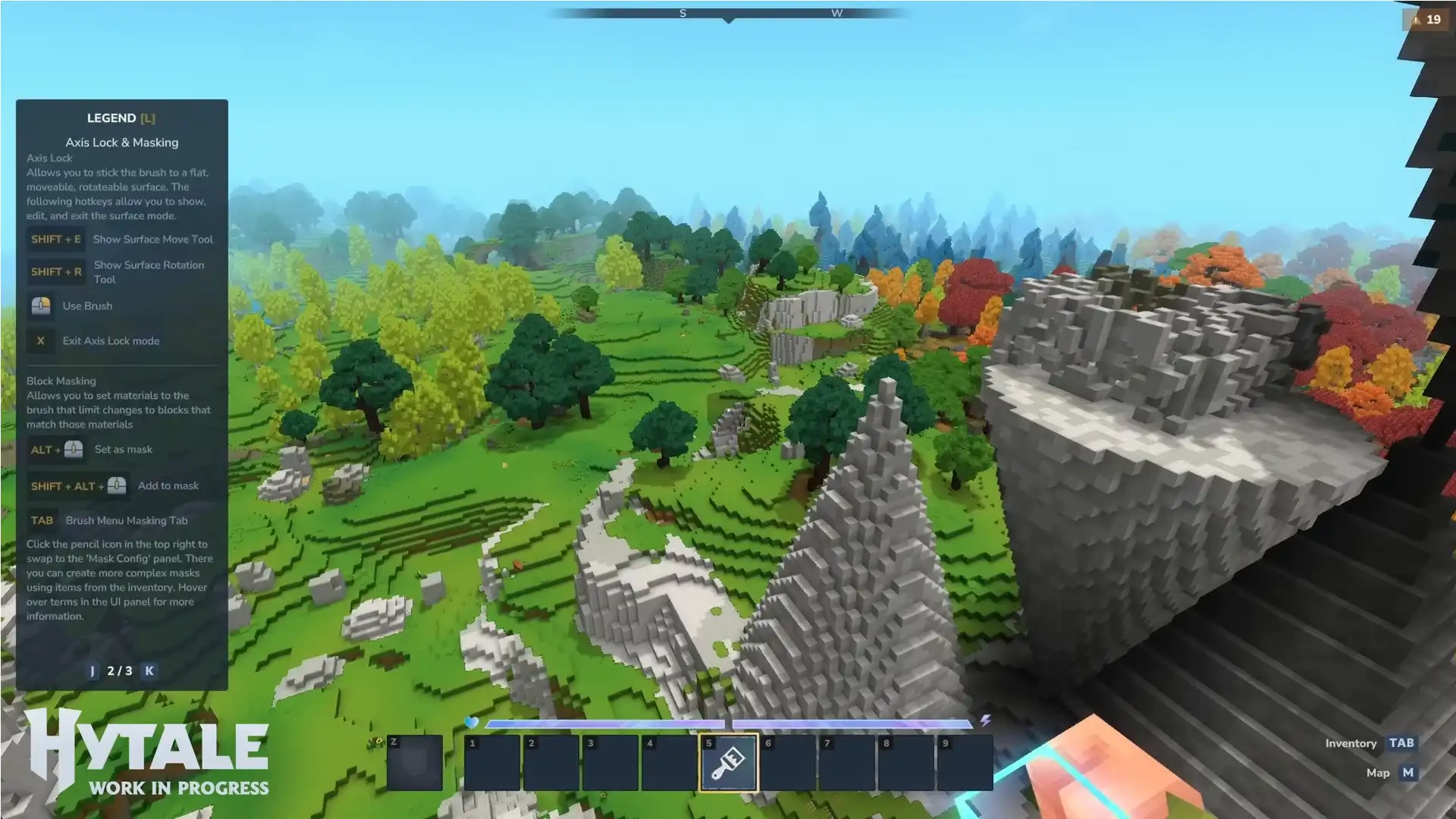Click the Add to mask brush icon

point(115,485)
